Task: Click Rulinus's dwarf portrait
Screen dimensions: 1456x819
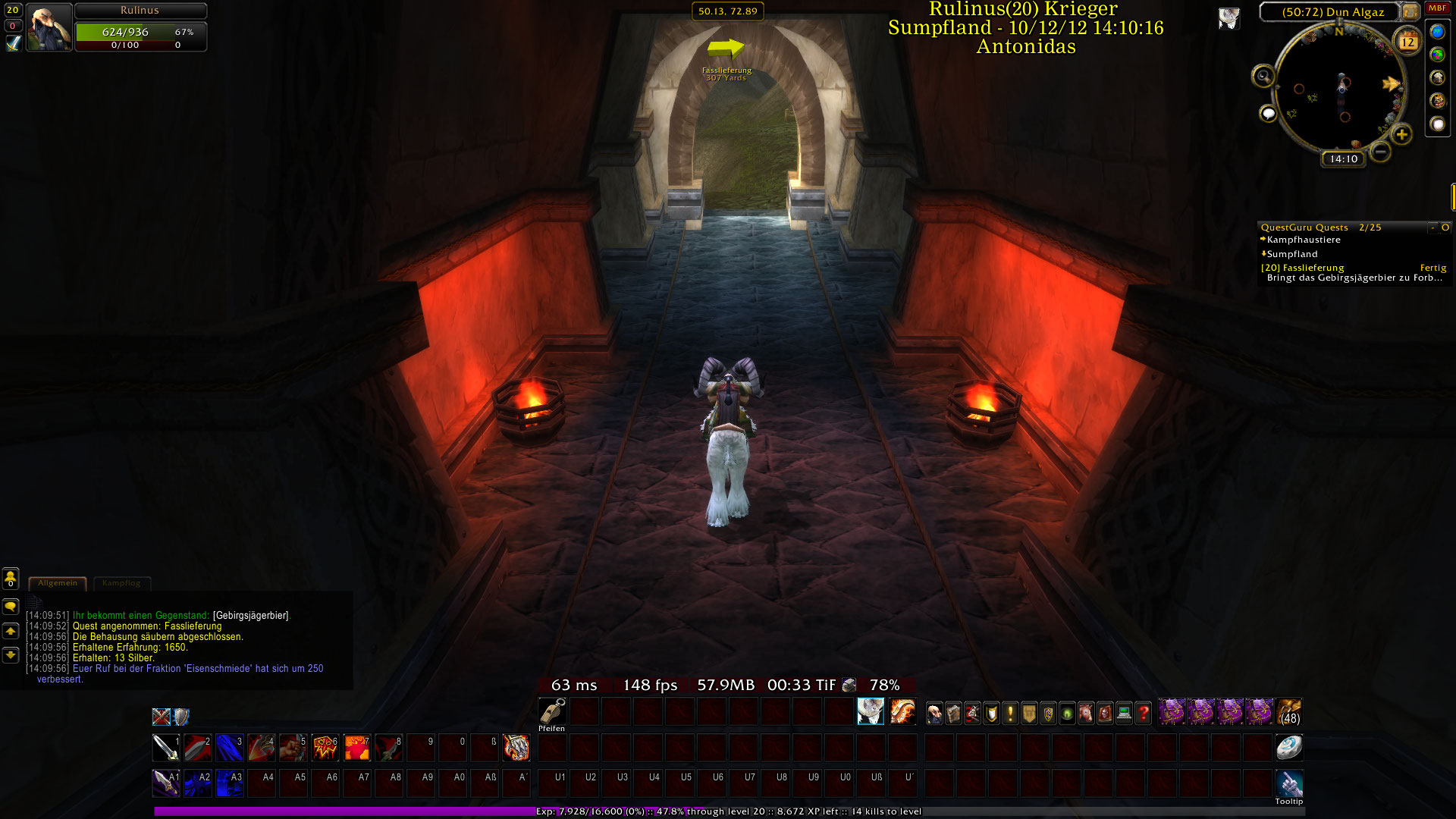Action: tap(49, 27)
